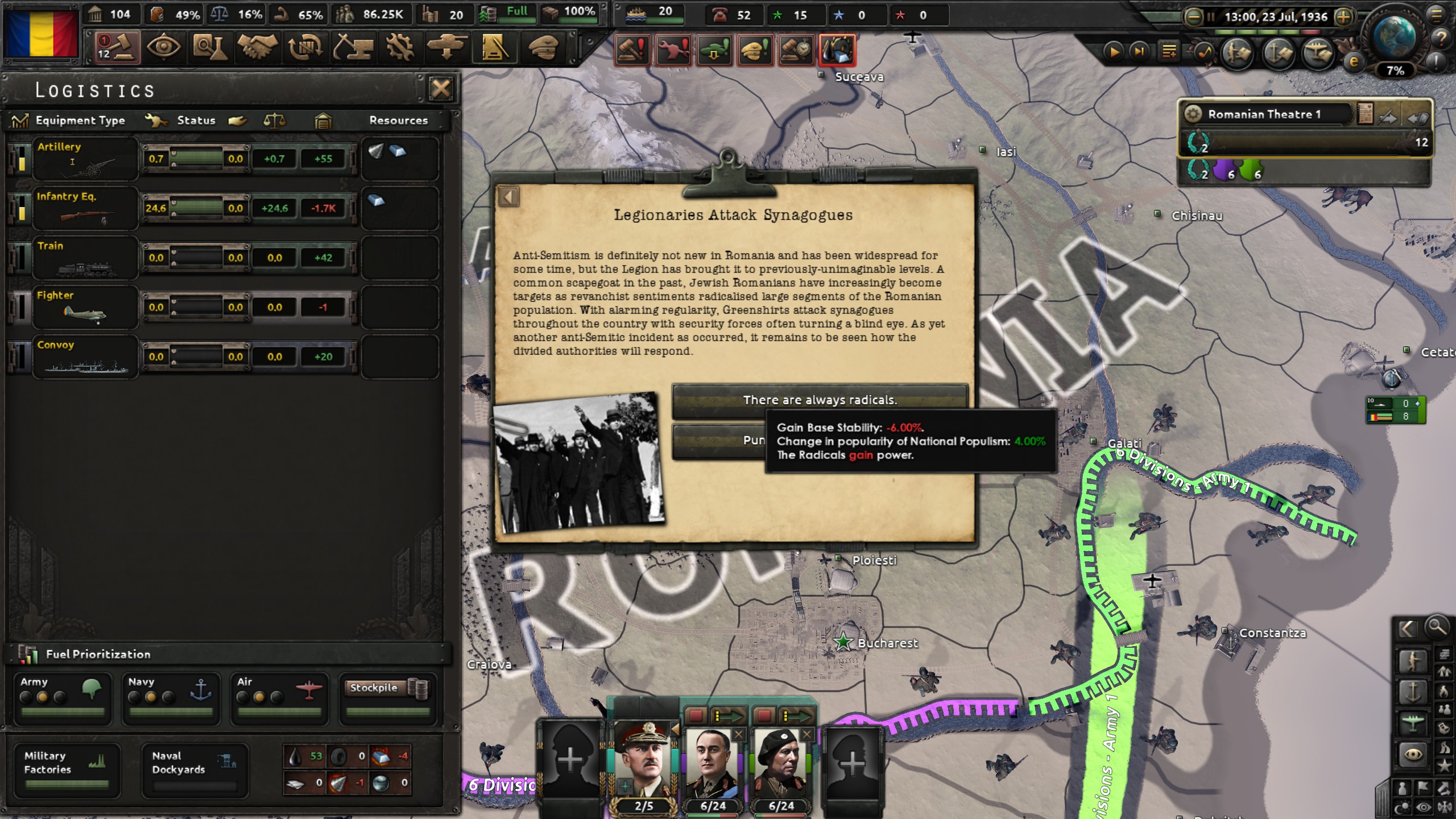
Task: Open the Construction pickaxe icon
Action: [353, 48]
